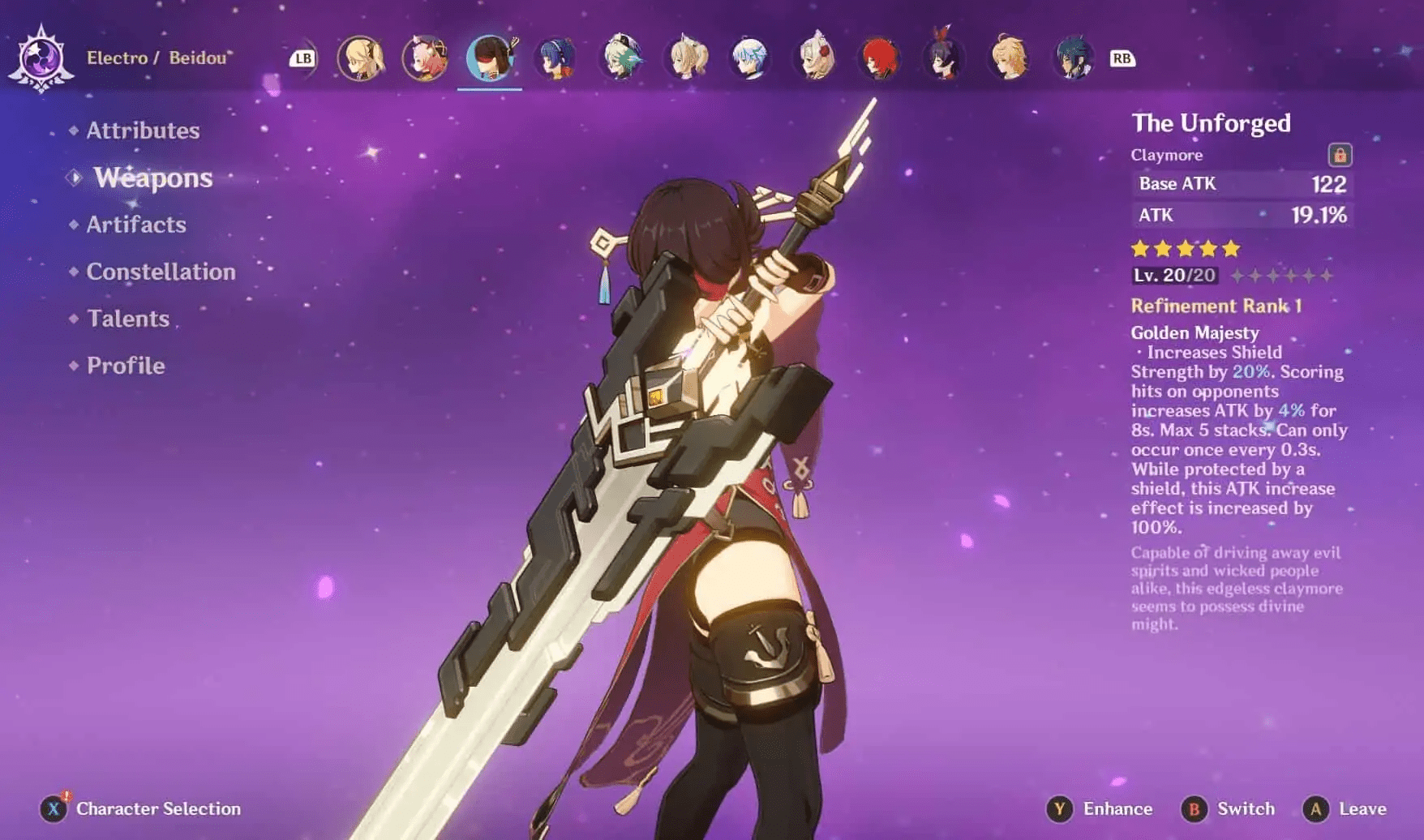1424x840 pixels.
Task: Go to the Artifacts section
Action: (136, 225)
